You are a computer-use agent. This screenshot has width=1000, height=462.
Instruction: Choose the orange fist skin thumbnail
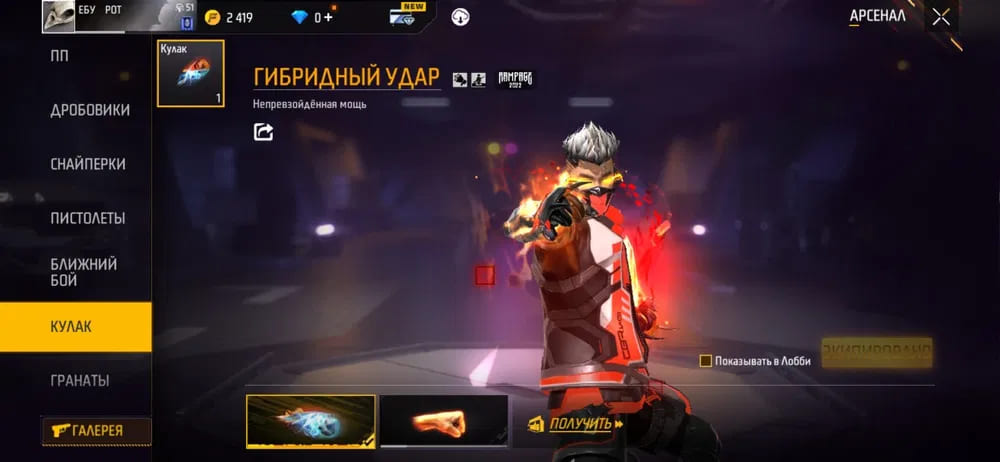click(x=444, y=420)
